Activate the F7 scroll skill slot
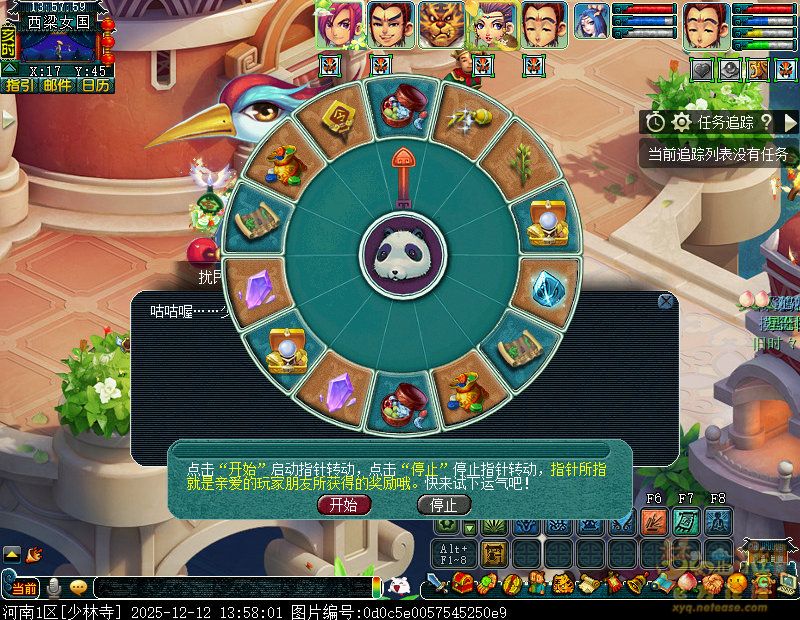Image resolution: width=800 pixels, height=620 pixels. click(x=686, y=521)
